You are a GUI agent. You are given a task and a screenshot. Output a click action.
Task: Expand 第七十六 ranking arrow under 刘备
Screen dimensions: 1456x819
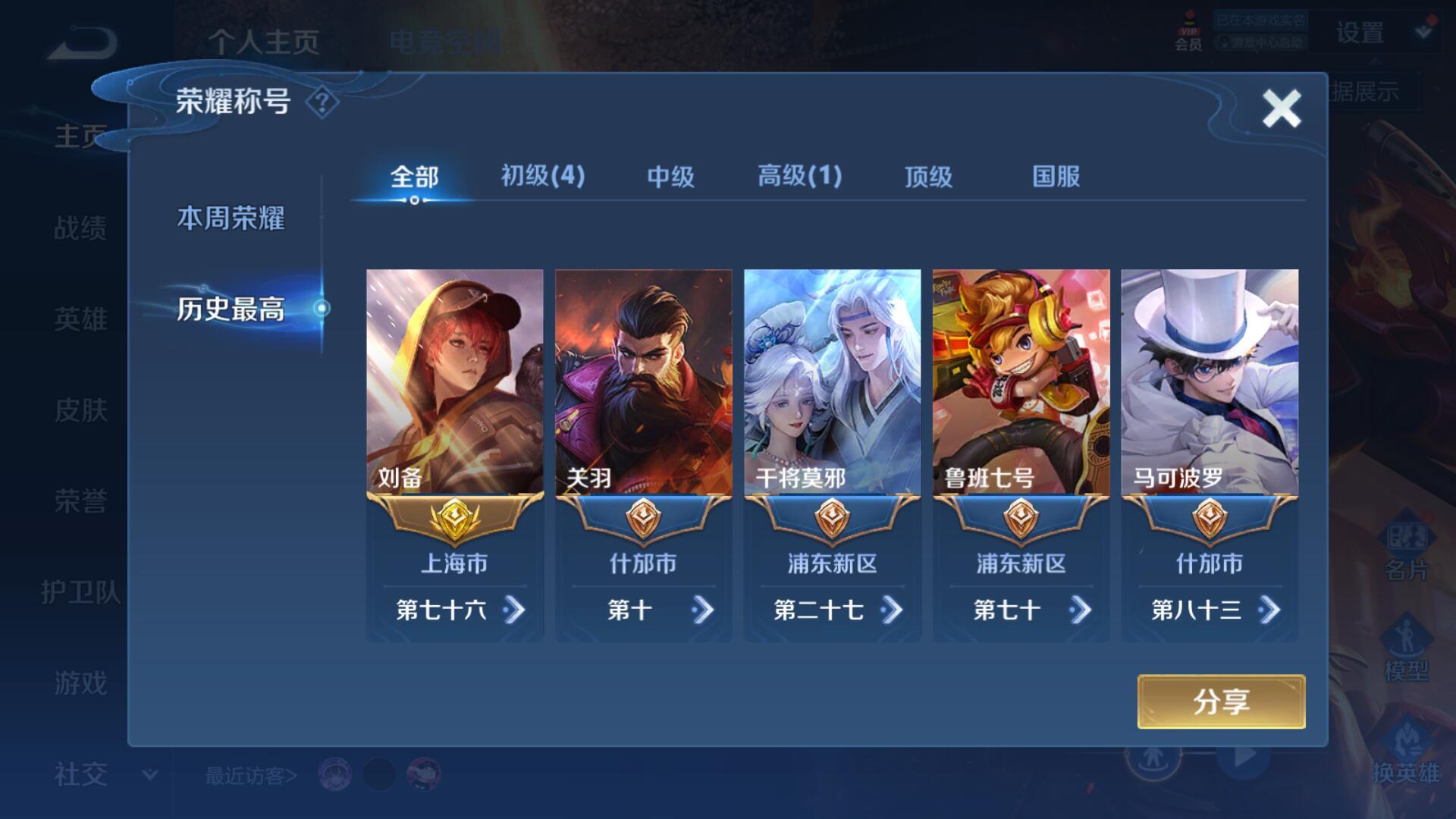(x=514, y=610)
